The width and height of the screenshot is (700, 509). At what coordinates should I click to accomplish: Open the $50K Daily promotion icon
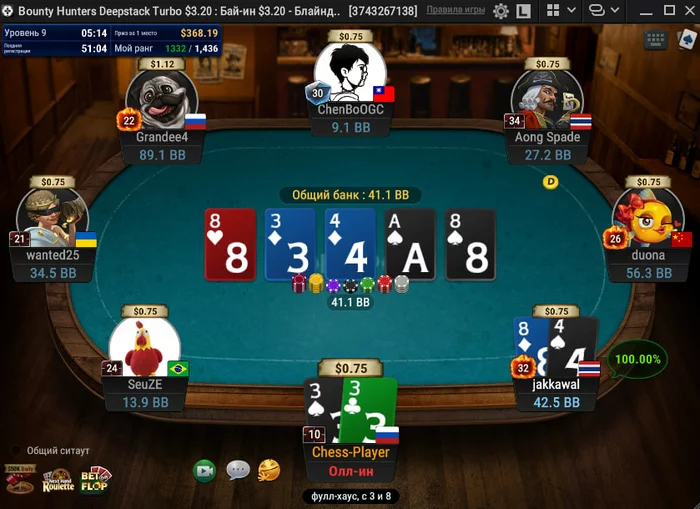point(19,479)
